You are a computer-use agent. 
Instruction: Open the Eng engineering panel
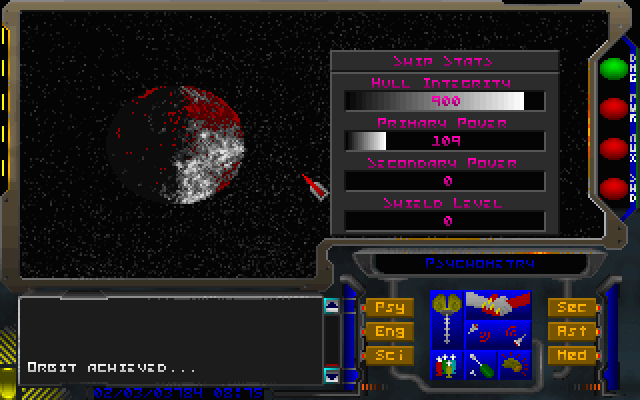coord(388,331)
